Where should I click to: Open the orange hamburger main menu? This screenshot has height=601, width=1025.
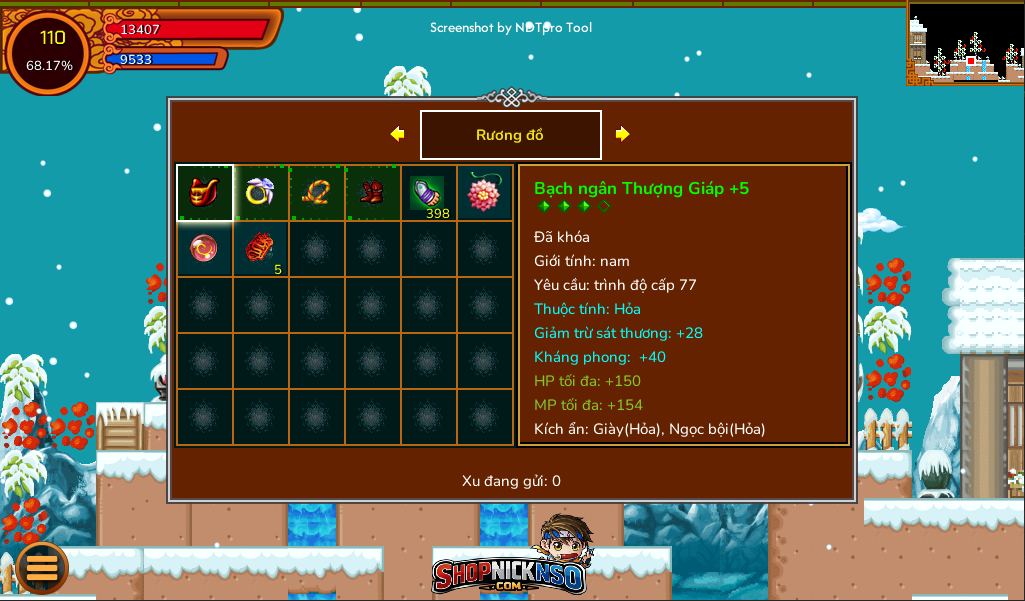click(42, 568)
